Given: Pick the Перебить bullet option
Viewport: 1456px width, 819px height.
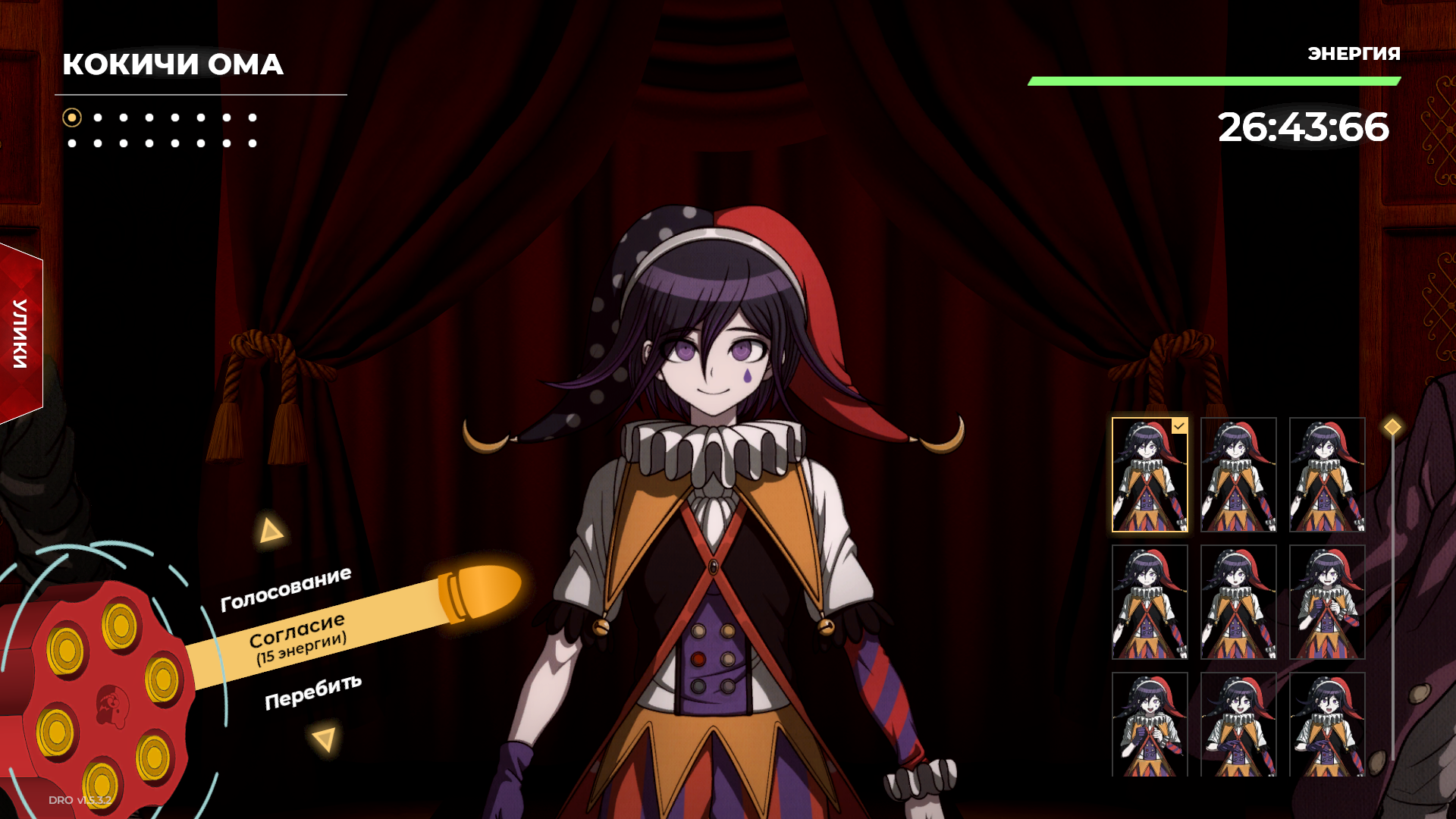Looking at the screenshot, I should click(312, 692).
